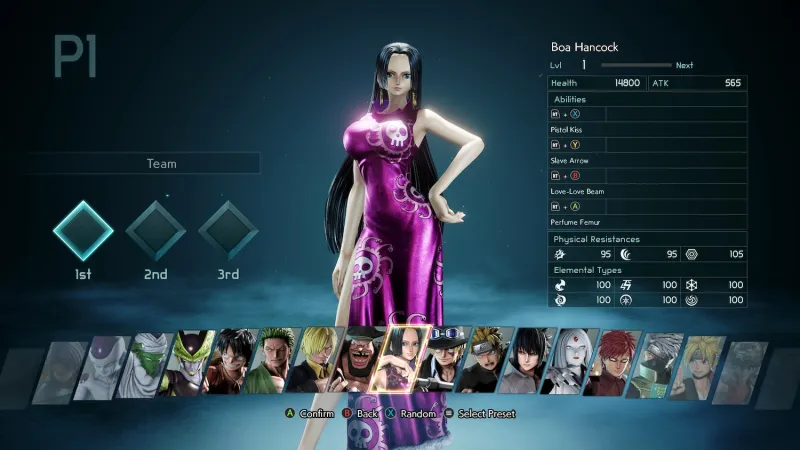The height and width of the screenshot is (450, 800).
Task: Pick the 3rd team slot diamond
Action: (227, 231)
